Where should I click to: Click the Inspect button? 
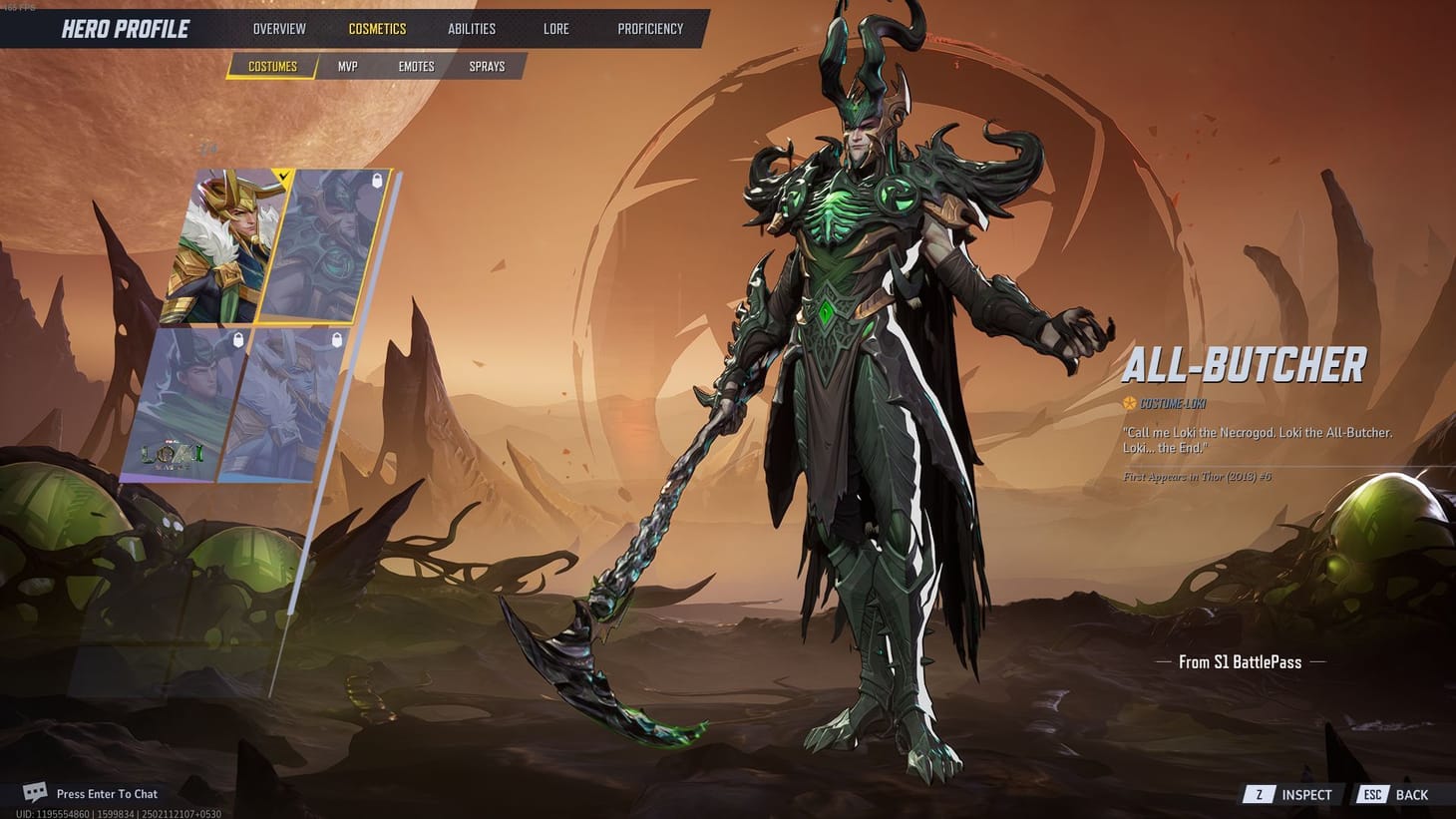coord(1304,794)
